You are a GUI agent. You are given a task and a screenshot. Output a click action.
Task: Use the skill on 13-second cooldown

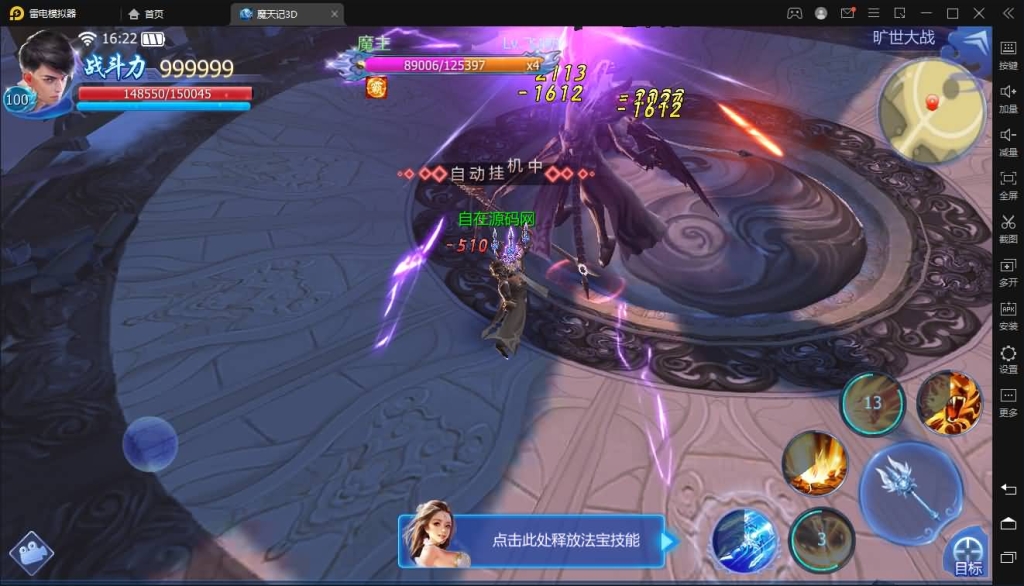click(872, 403)
